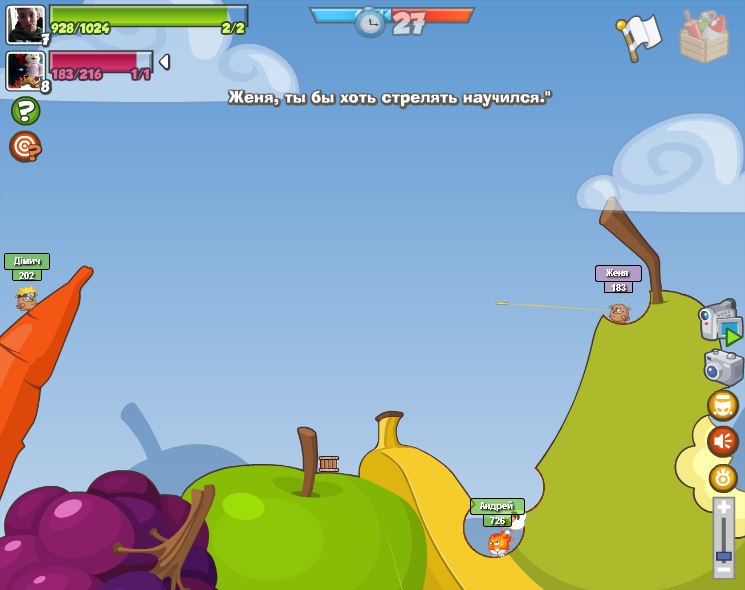Viewport: 745px width, 590px height.
Task: Toggle sound with the red speaker button
Action: click(x=723, y=441)
